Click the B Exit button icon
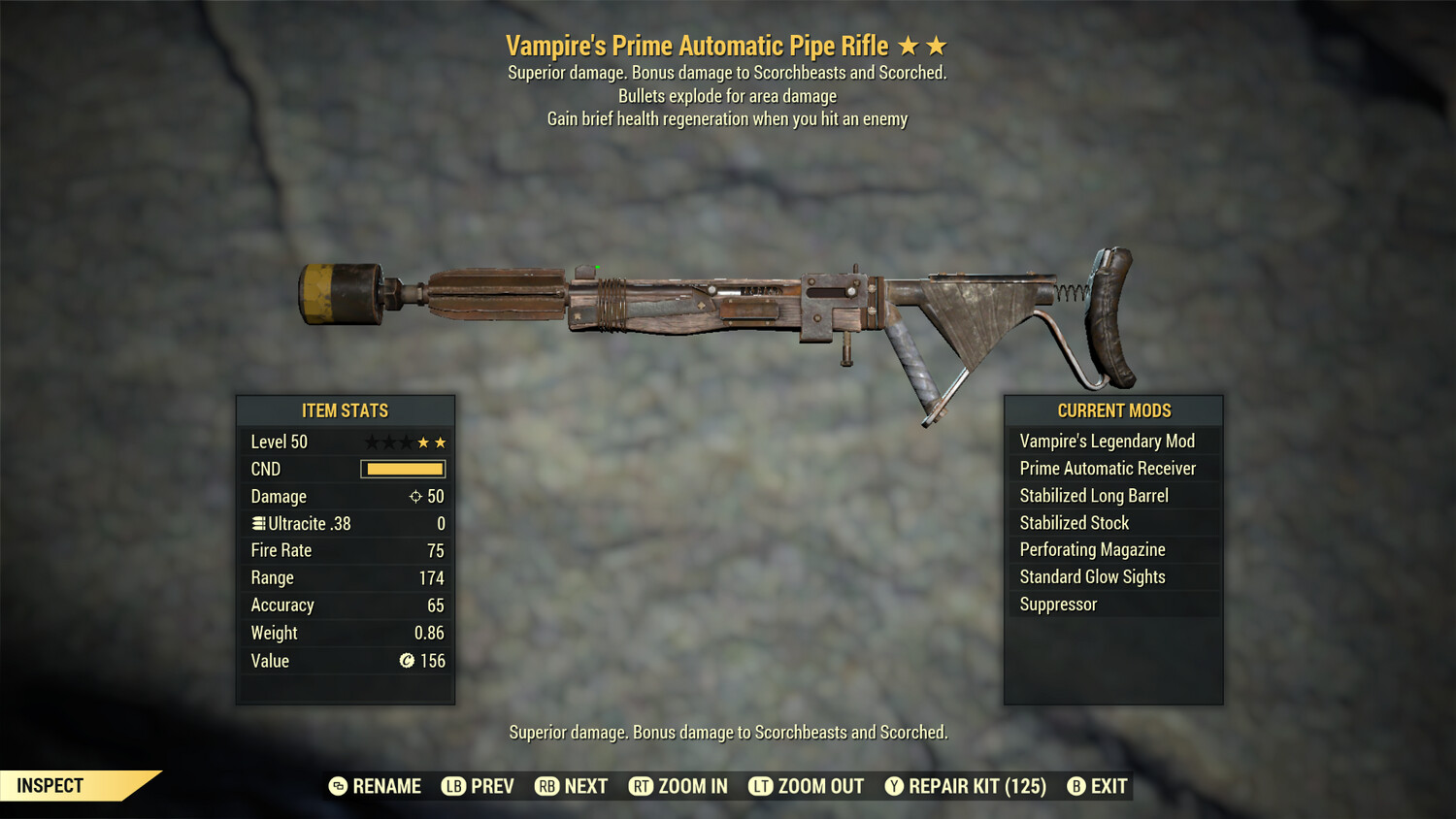This screenshot has height=819, width=1456. pos(1077,786)
